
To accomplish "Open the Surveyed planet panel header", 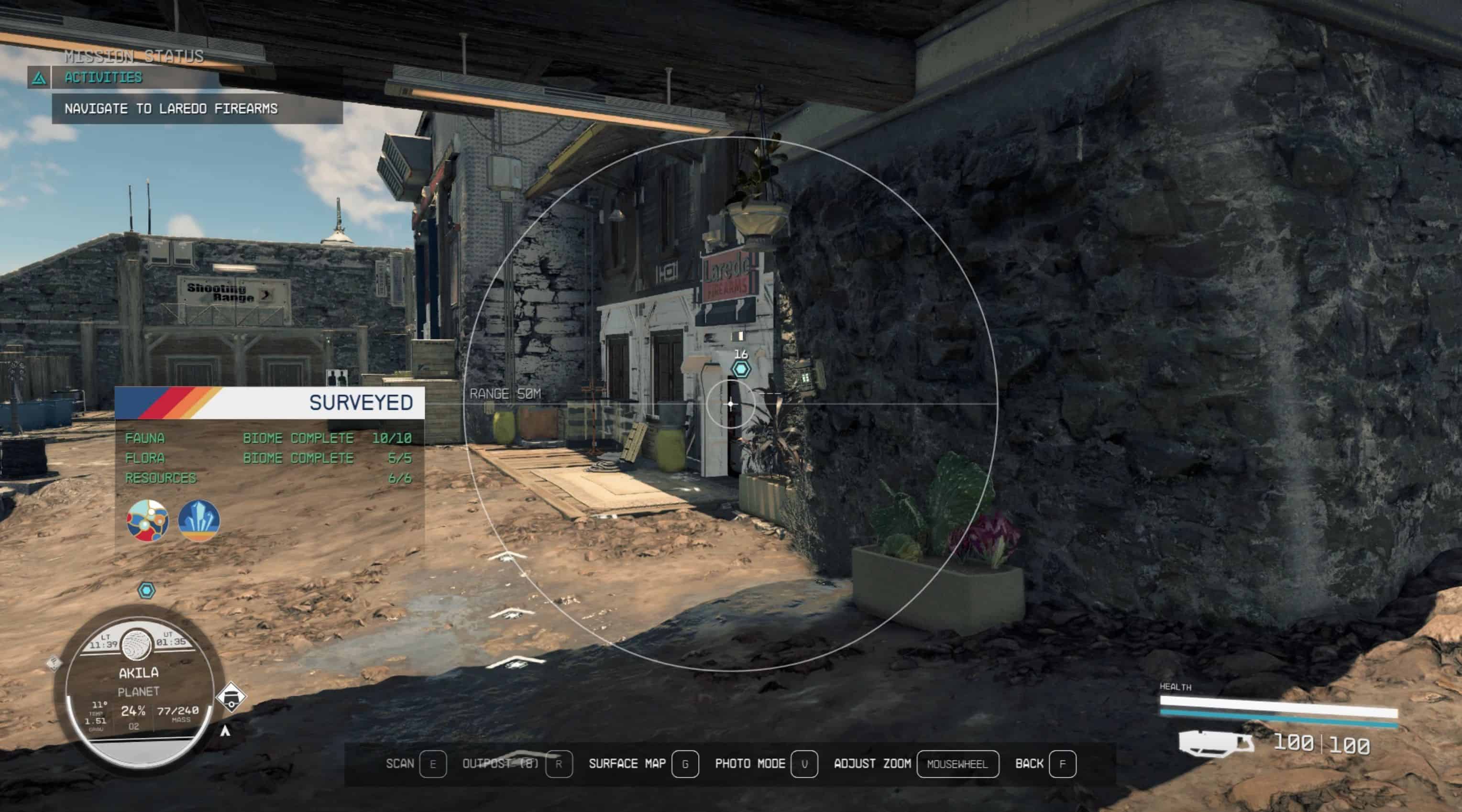I will 270,403.
